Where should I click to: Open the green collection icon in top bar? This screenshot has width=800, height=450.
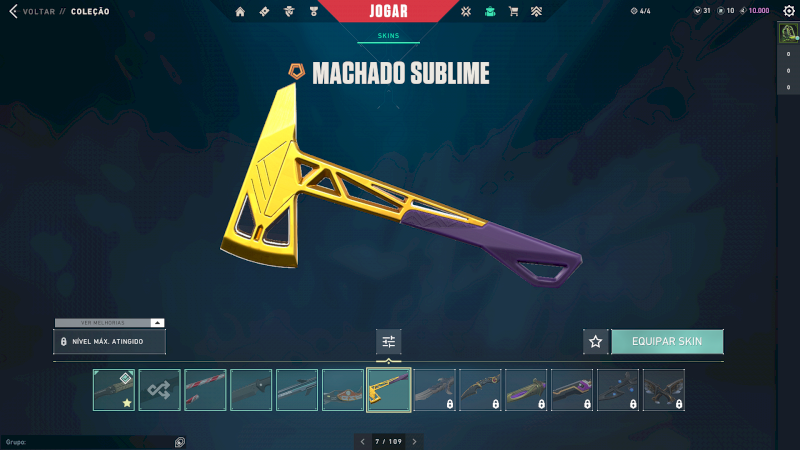[x=489, y=11]
